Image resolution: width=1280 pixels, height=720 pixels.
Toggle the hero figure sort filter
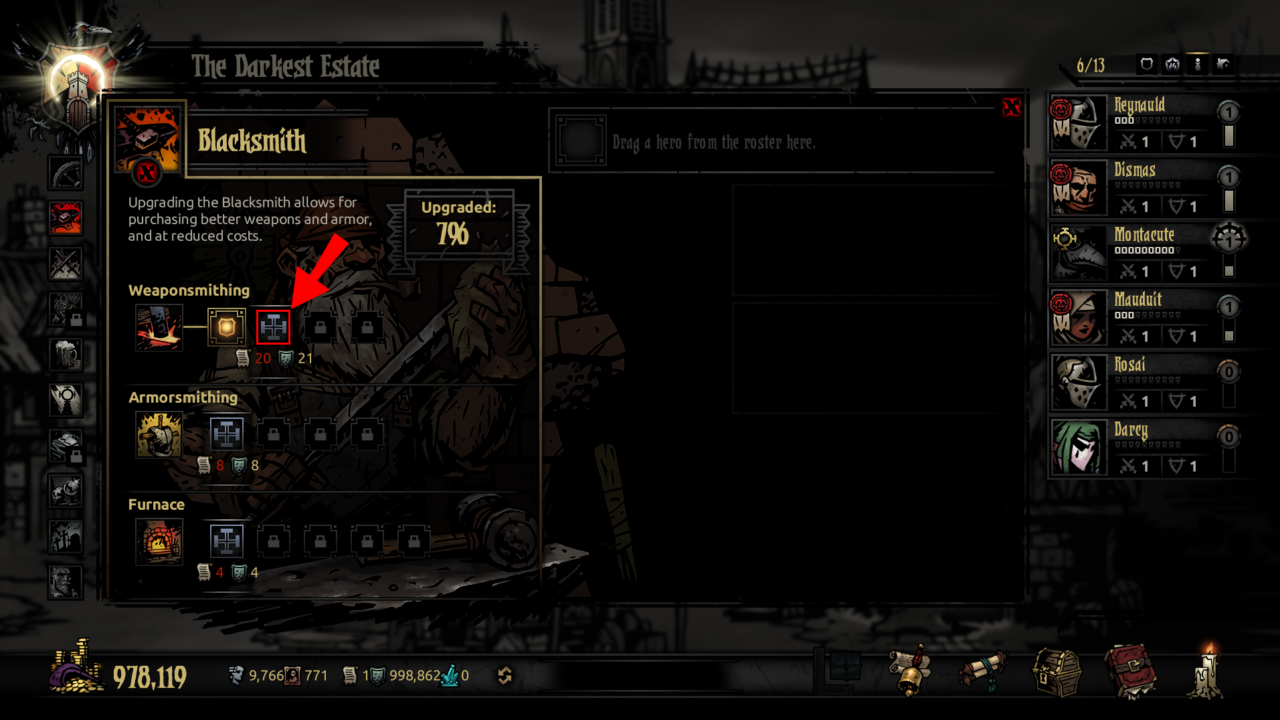point(1198,64)
